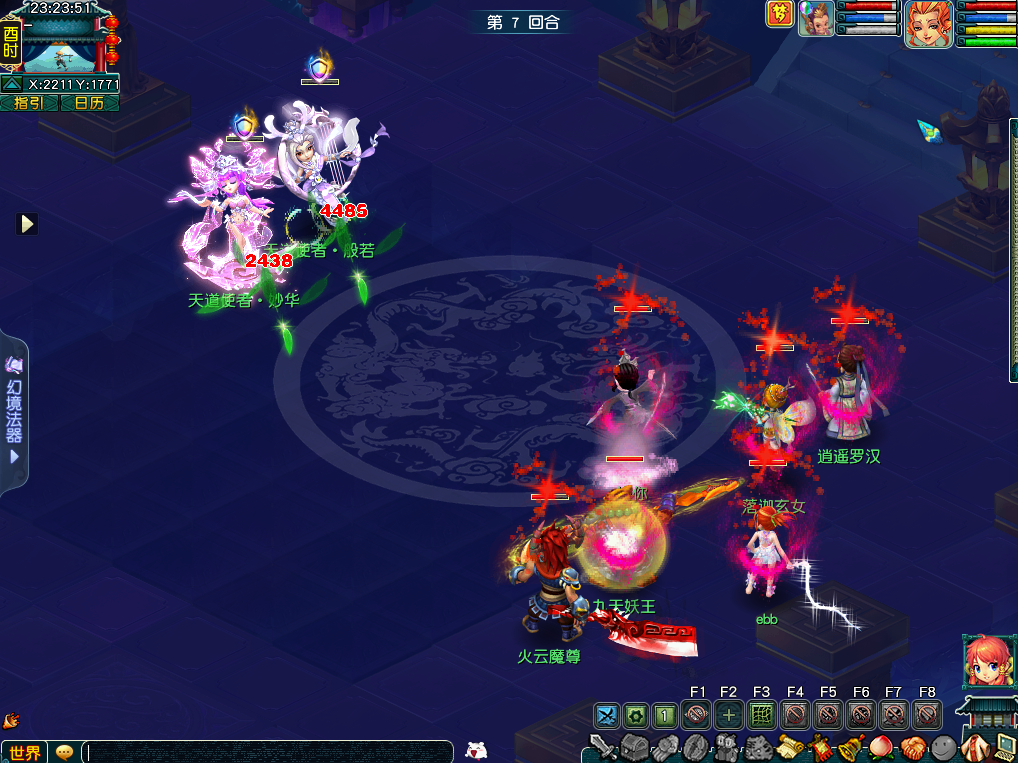Open the chat emoji picker
This screenshot has width=1018, height=763.
pyautogui.click(x=65, y=752)
